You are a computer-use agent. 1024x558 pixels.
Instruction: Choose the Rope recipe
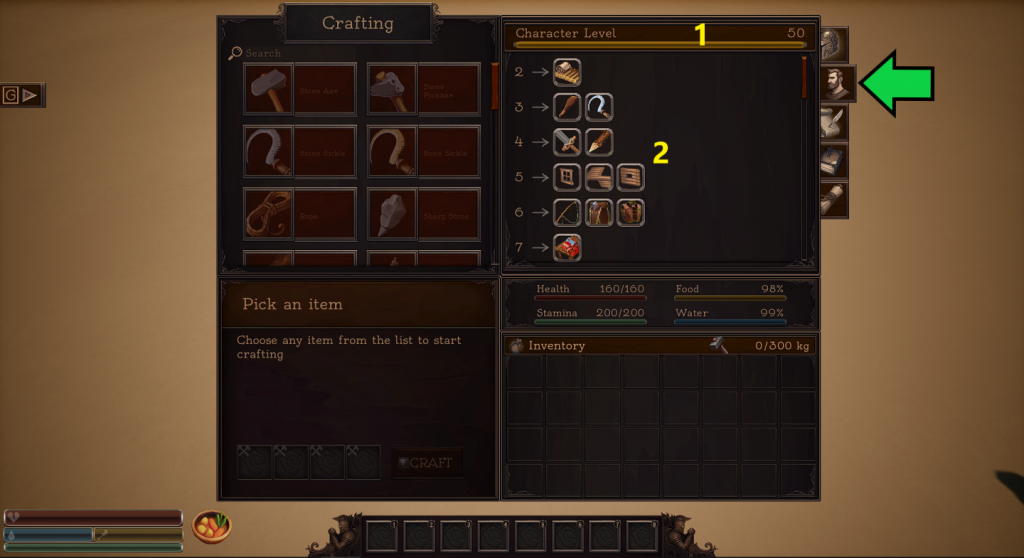pyautogui.click(x=300, y=214)
